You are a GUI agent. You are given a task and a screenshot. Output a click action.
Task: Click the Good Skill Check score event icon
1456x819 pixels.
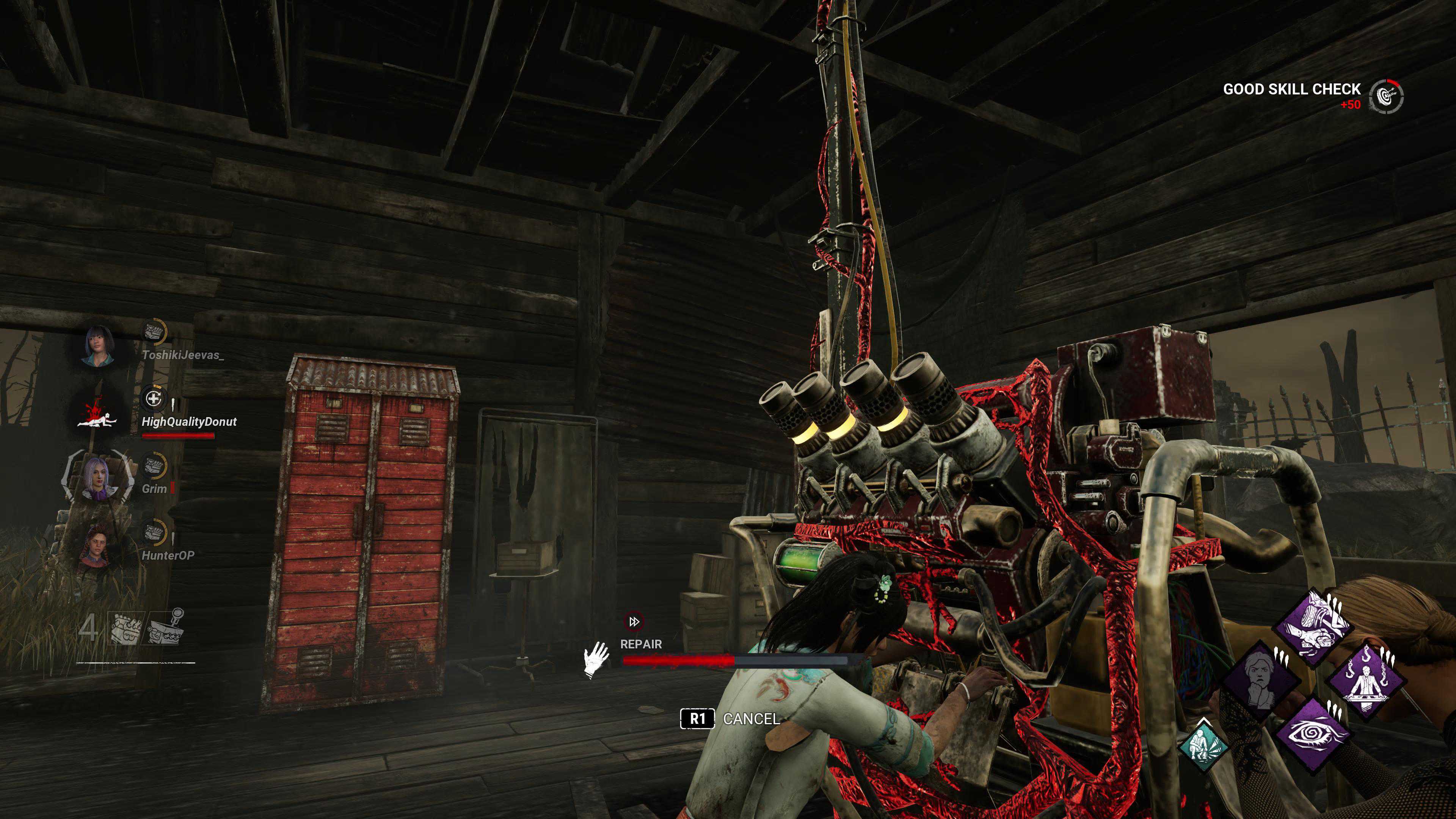pyautogui.click(x=1386, y=96)
